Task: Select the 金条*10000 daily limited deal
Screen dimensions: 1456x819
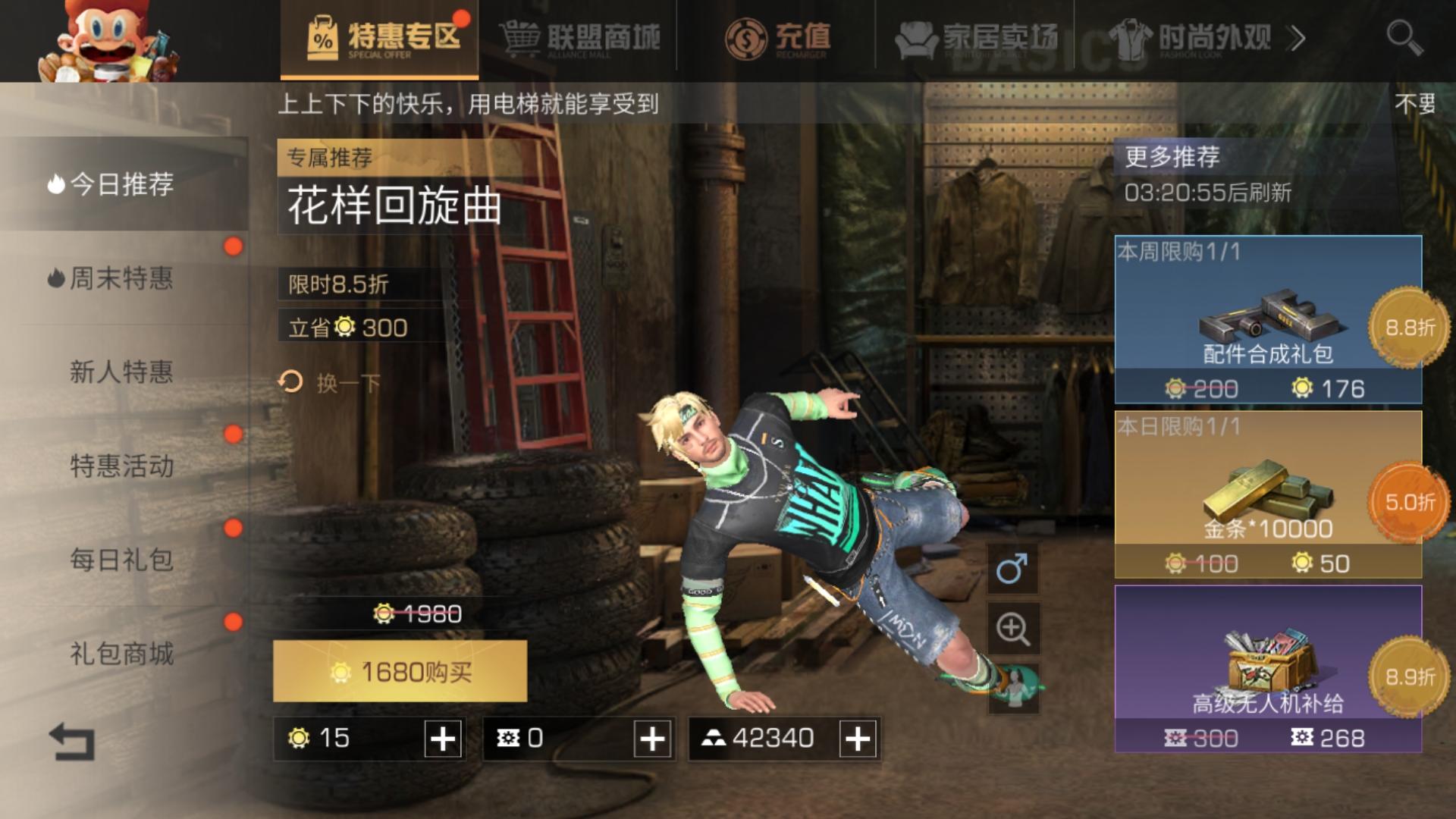Action: (x=1251, y=493)
